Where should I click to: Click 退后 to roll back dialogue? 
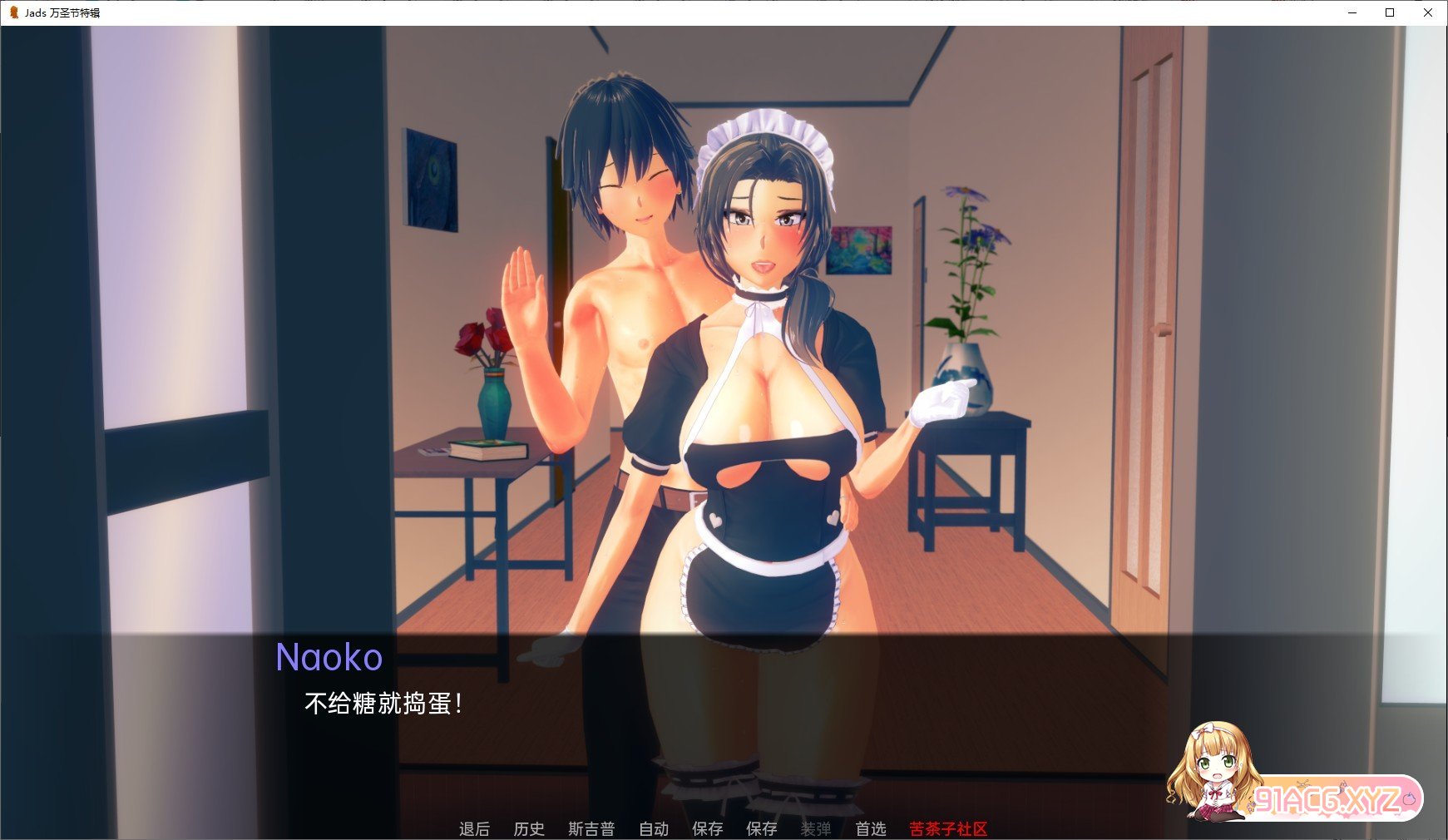[474, 828]
